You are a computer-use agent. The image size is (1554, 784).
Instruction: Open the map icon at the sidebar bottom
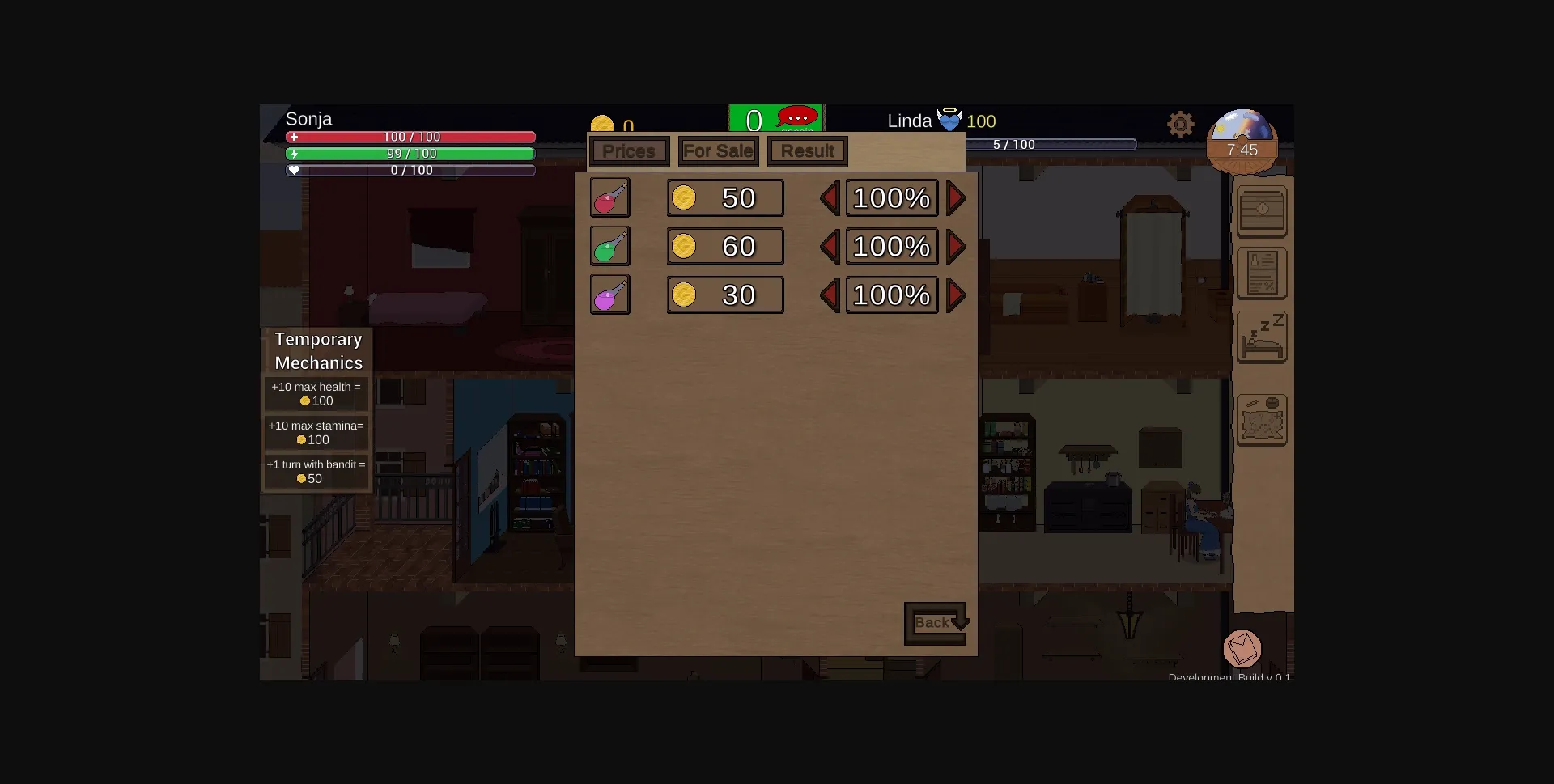coord(1261,420)
